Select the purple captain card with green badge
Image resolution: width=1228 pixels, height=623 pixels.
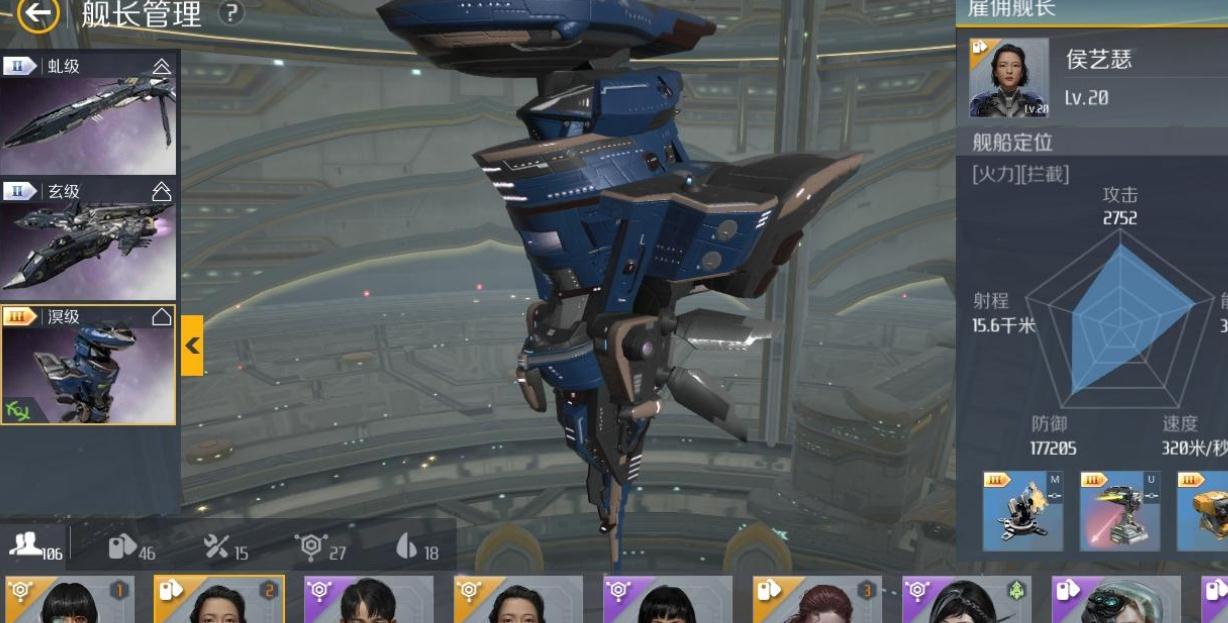pos(967,600)
